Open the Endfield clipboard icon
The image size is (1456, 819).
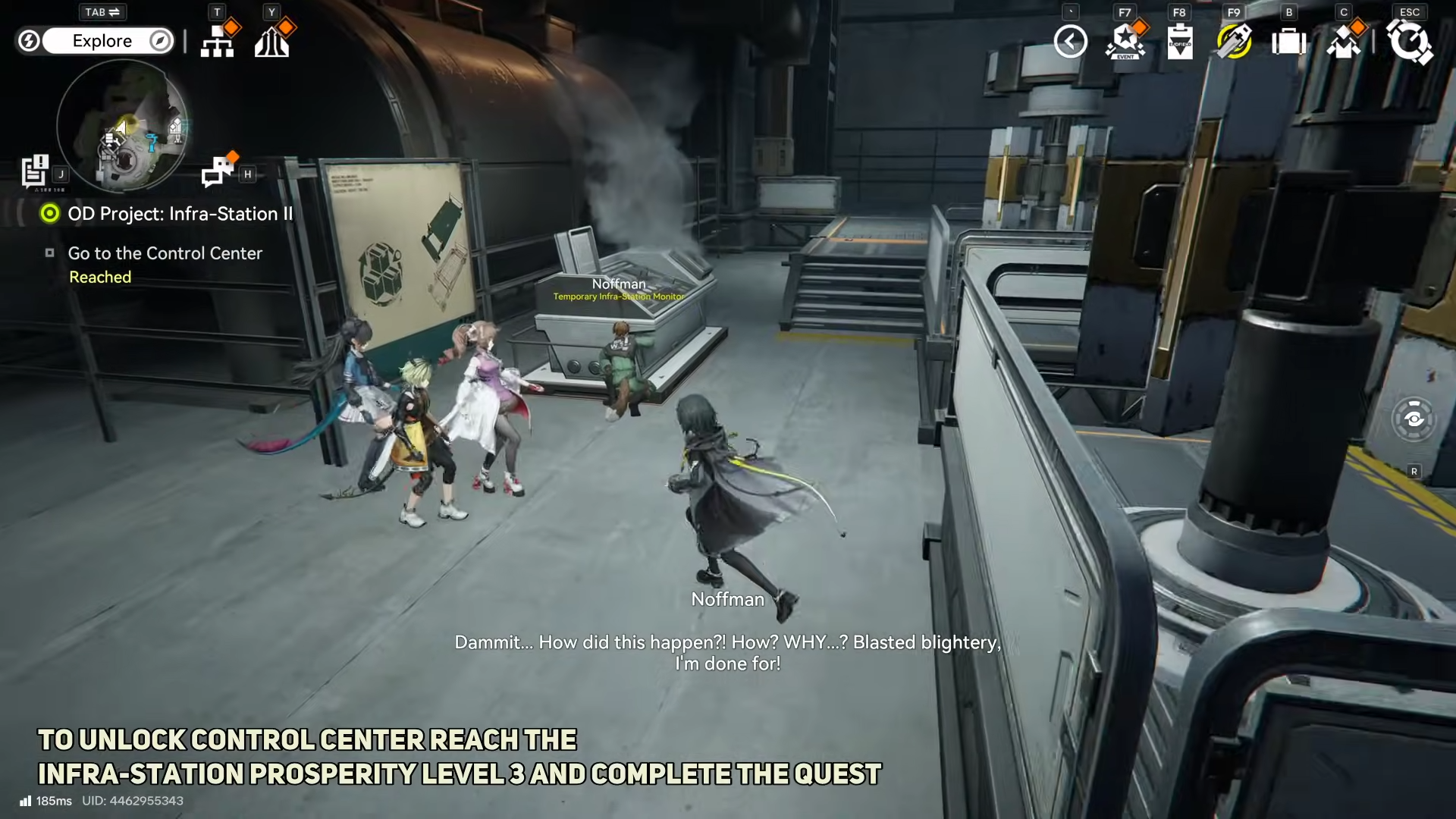point(1180,42)
